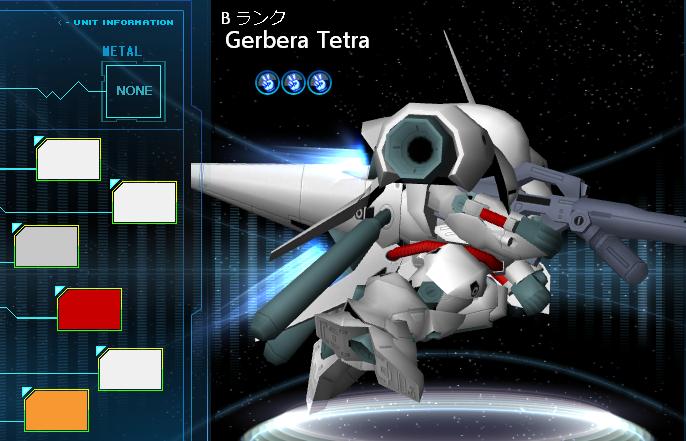Choose the orange color swatch
The height and width of the screenshot is (441, 686).
click(x=57, y=410)
